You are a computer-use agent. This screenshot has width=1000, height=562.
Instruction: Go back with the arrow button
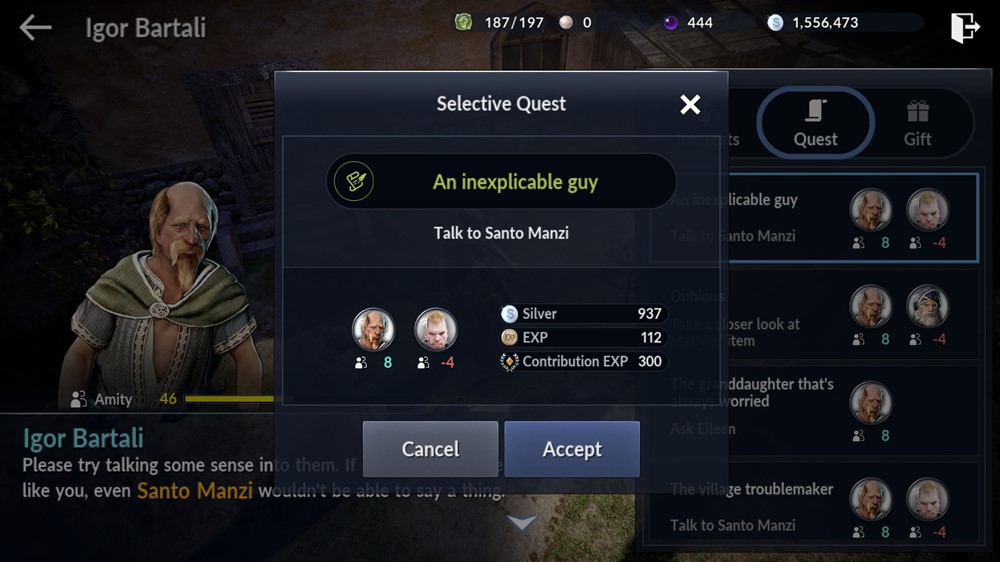36,27
